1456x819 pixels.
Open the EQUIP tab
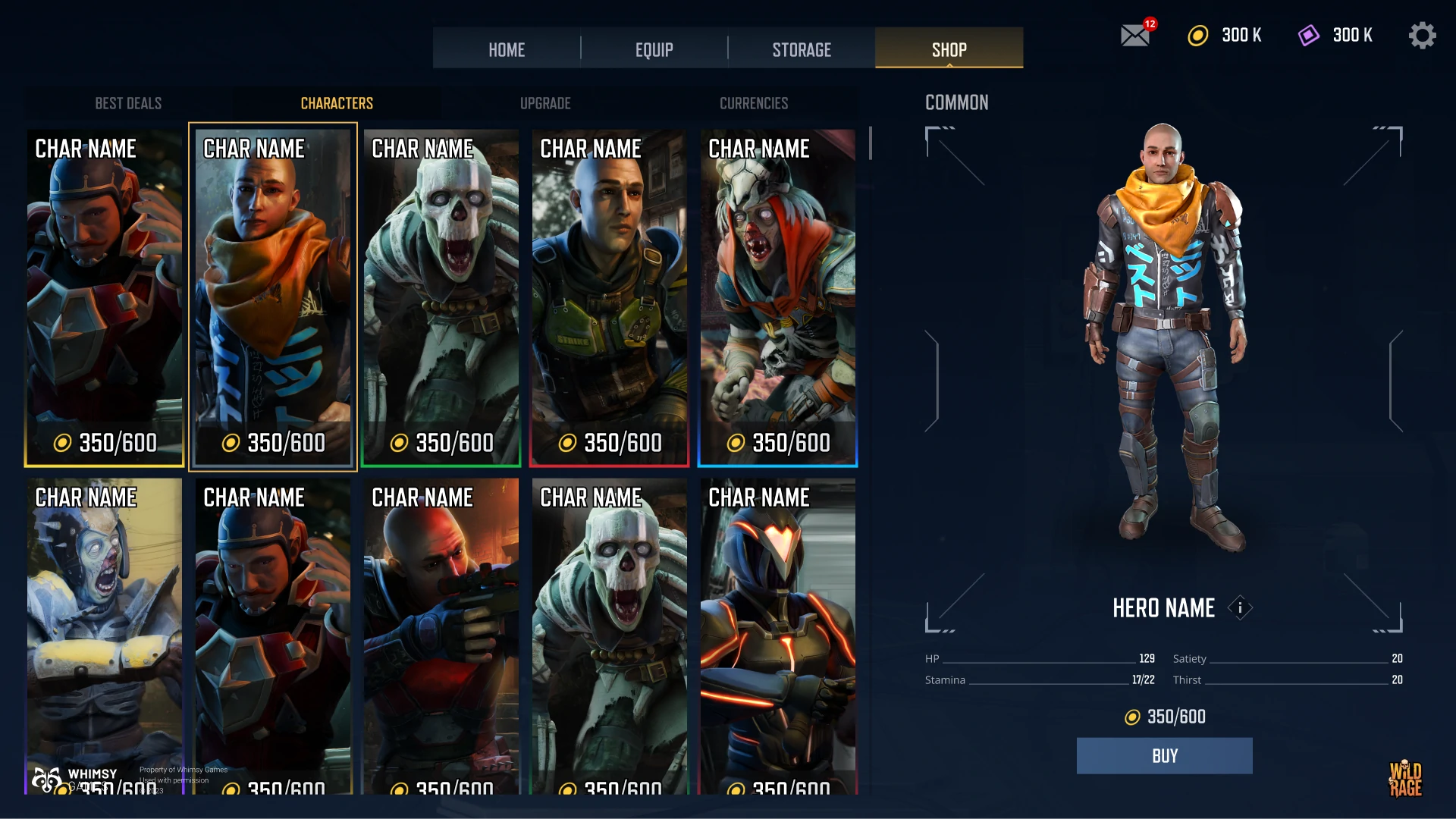(654, 49)
